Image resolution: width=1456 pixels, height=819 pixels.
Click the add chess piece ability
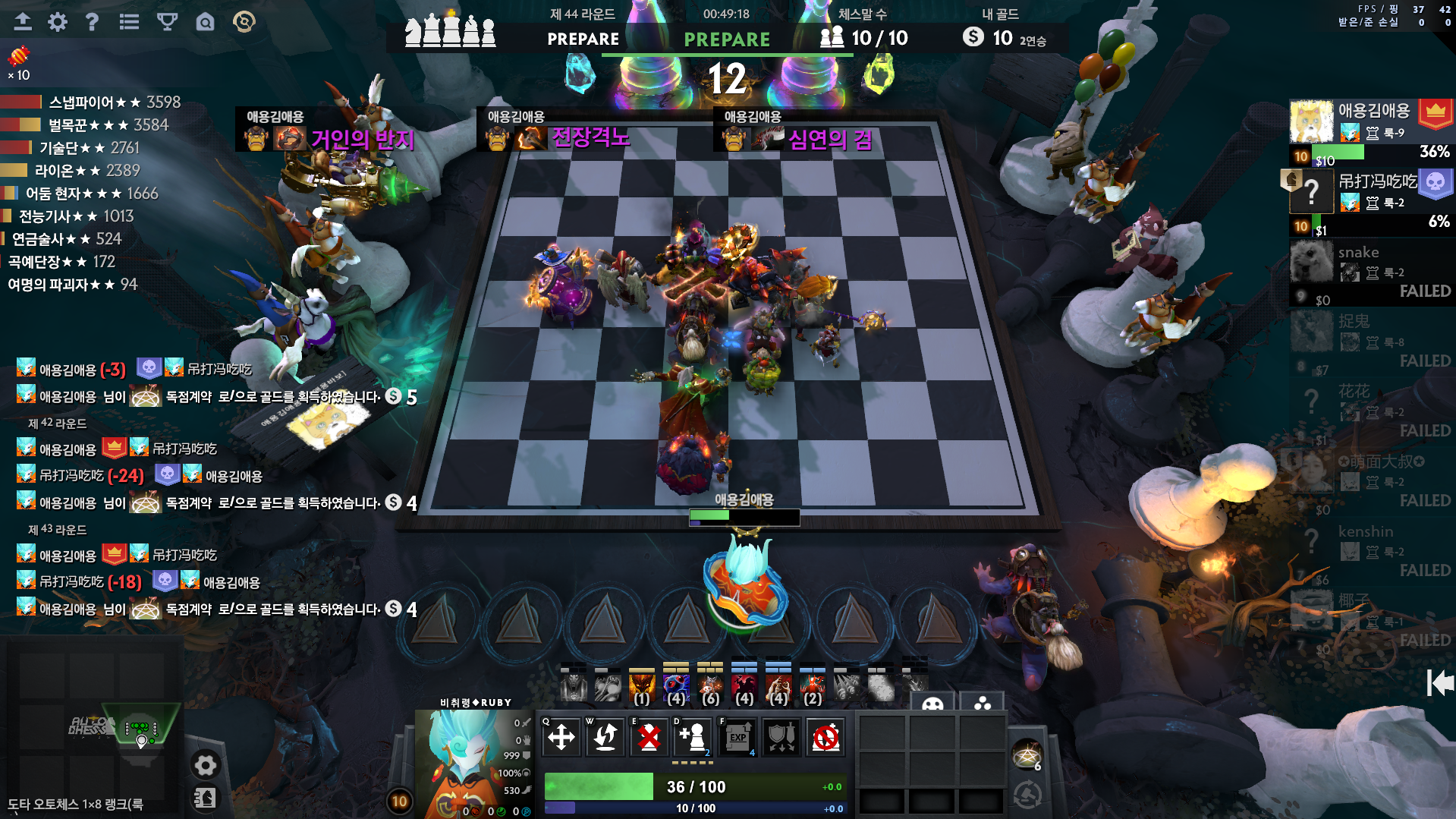pos(693,736)
